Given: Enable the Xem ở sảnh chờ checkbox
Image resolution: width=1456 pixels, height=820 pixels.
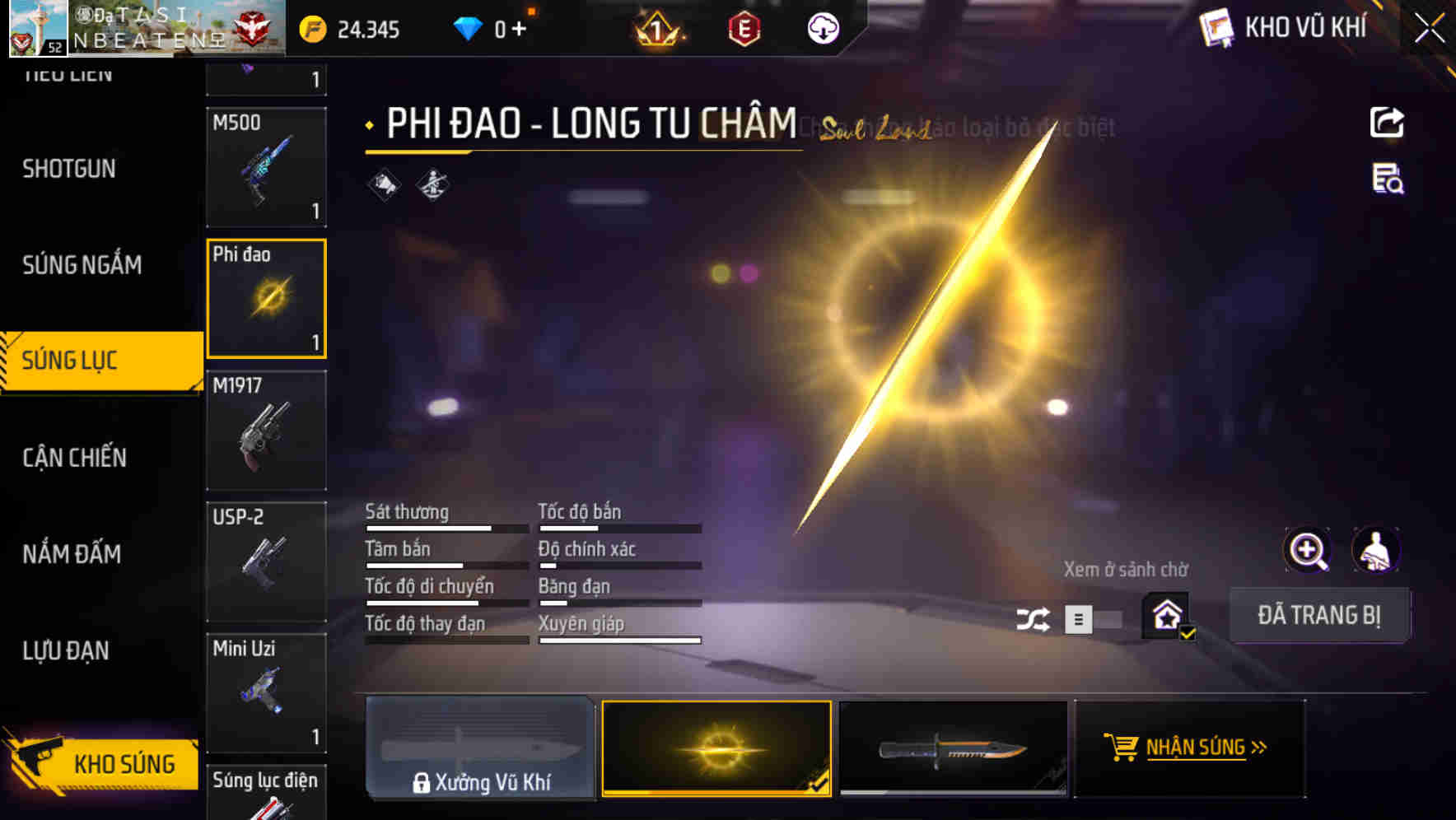Looking at the screenshot, I should pos(1165,613).
